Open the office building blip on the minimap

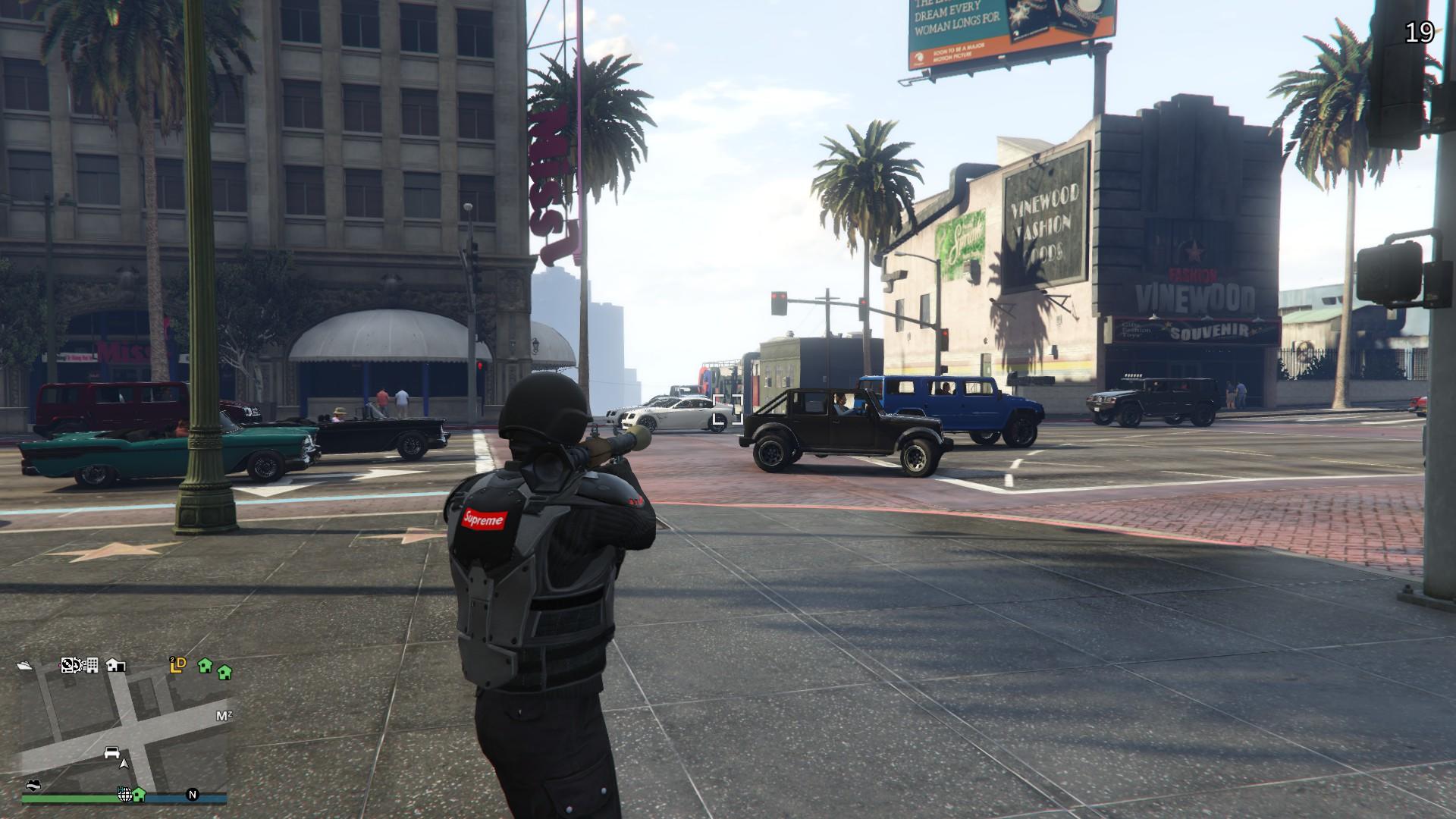tap(91, 665)
